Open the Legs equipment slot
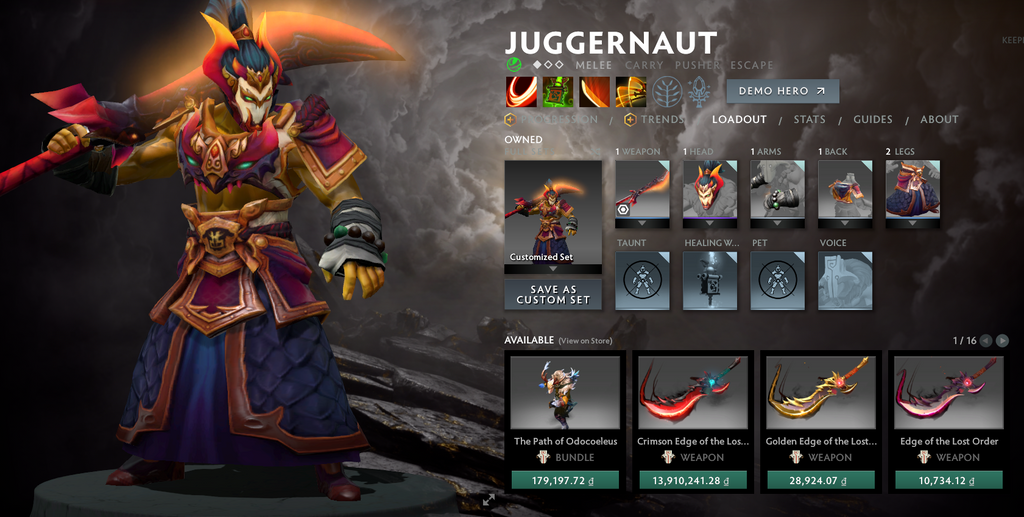The height and width of the screenshot is (517, 1024). click(x=912, y=189)
